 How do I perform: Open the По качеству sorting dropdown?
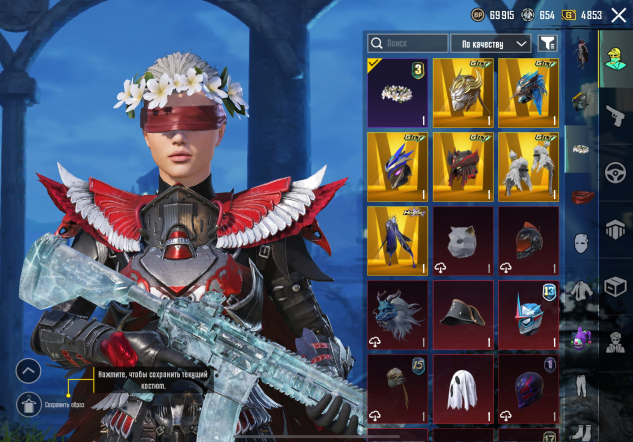click(x=490, y=43)
